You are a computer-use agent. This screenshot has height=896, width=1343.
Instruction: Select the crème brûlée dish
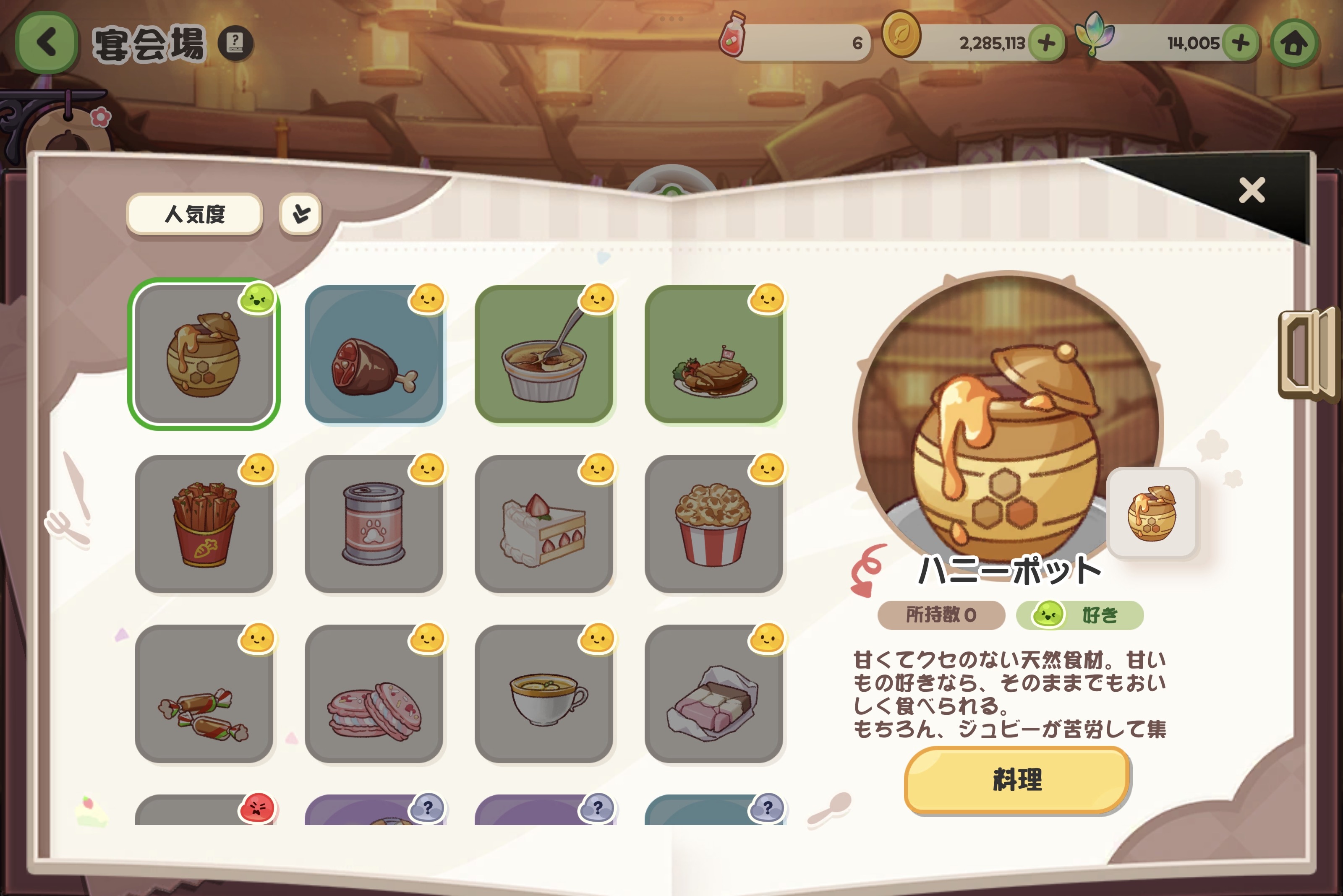(544, 354)
